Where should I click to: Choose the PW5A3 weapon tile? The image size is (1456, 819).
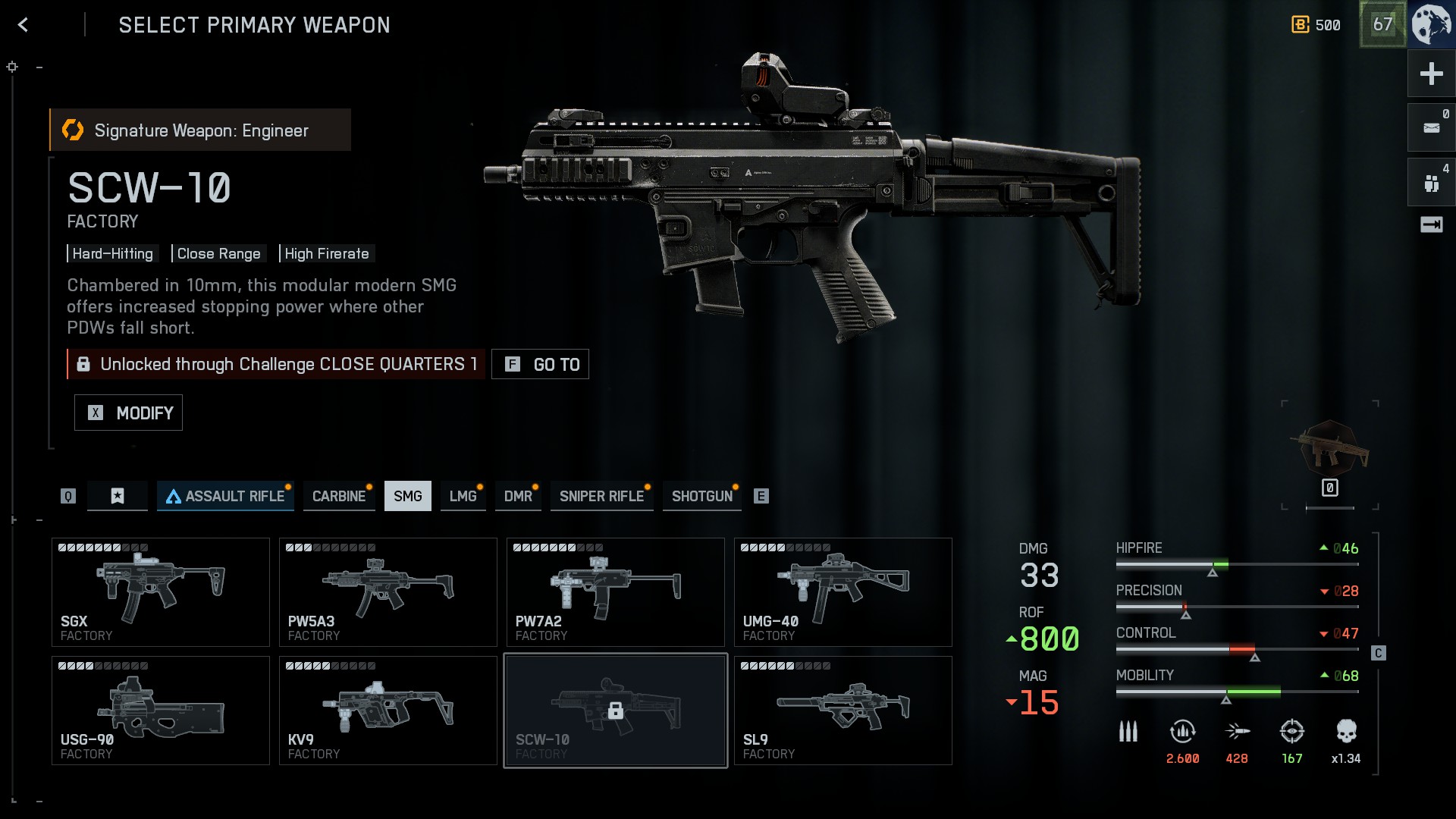click(x=388, y=592)
